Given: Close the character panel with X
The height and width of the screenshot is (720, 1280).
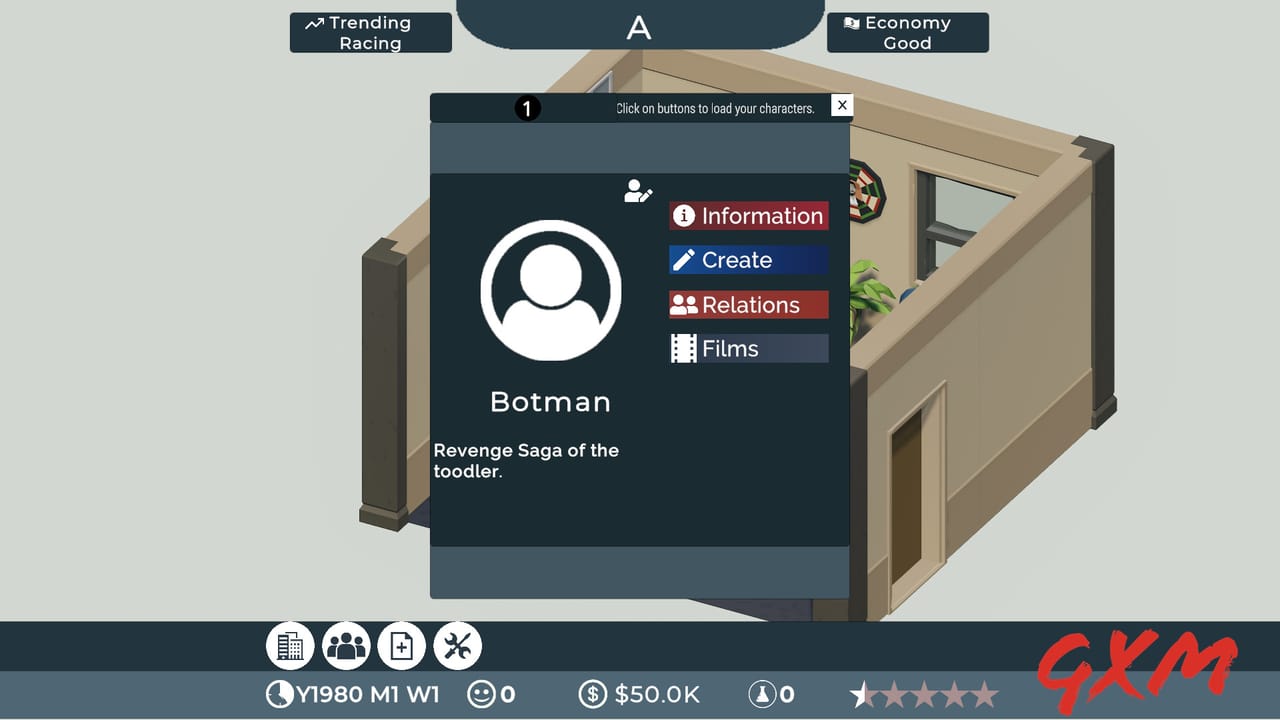Looking at the screenshot, I should pos(842,105).
